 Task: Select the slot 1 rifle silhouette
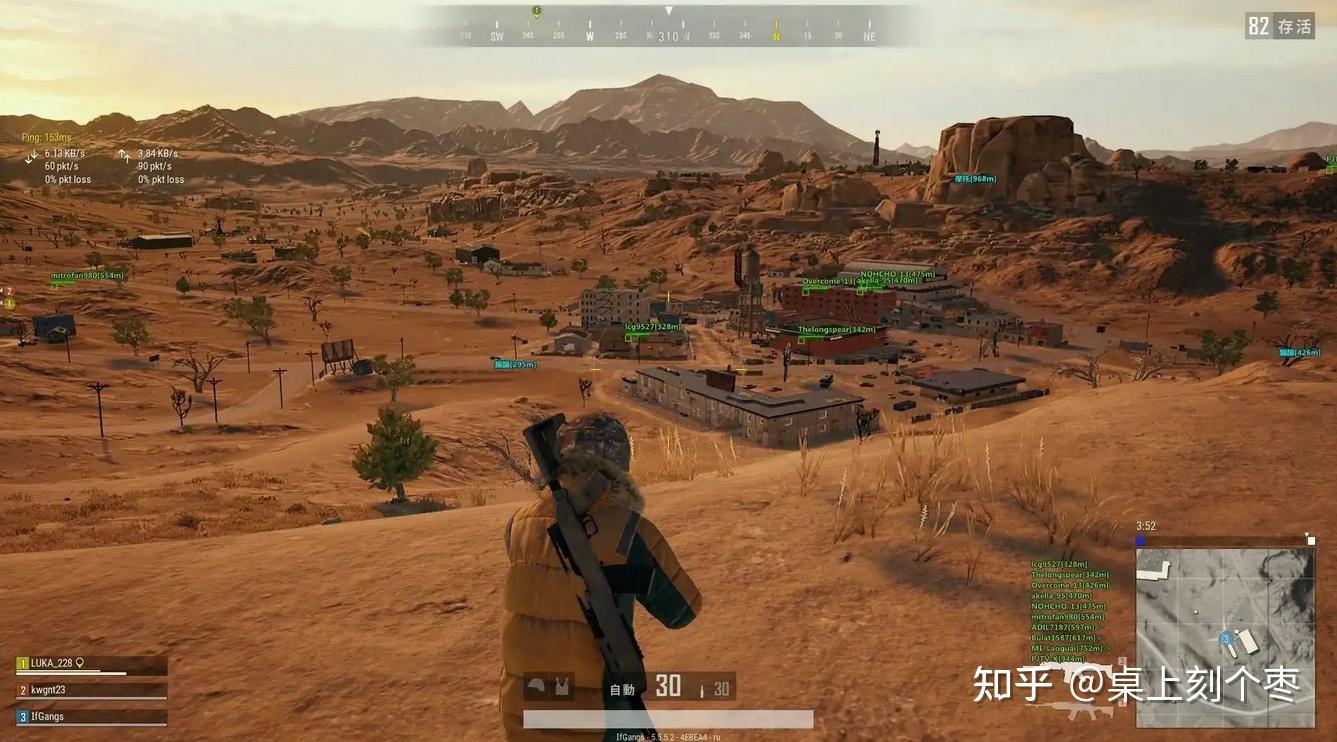tap(1075, 709)
